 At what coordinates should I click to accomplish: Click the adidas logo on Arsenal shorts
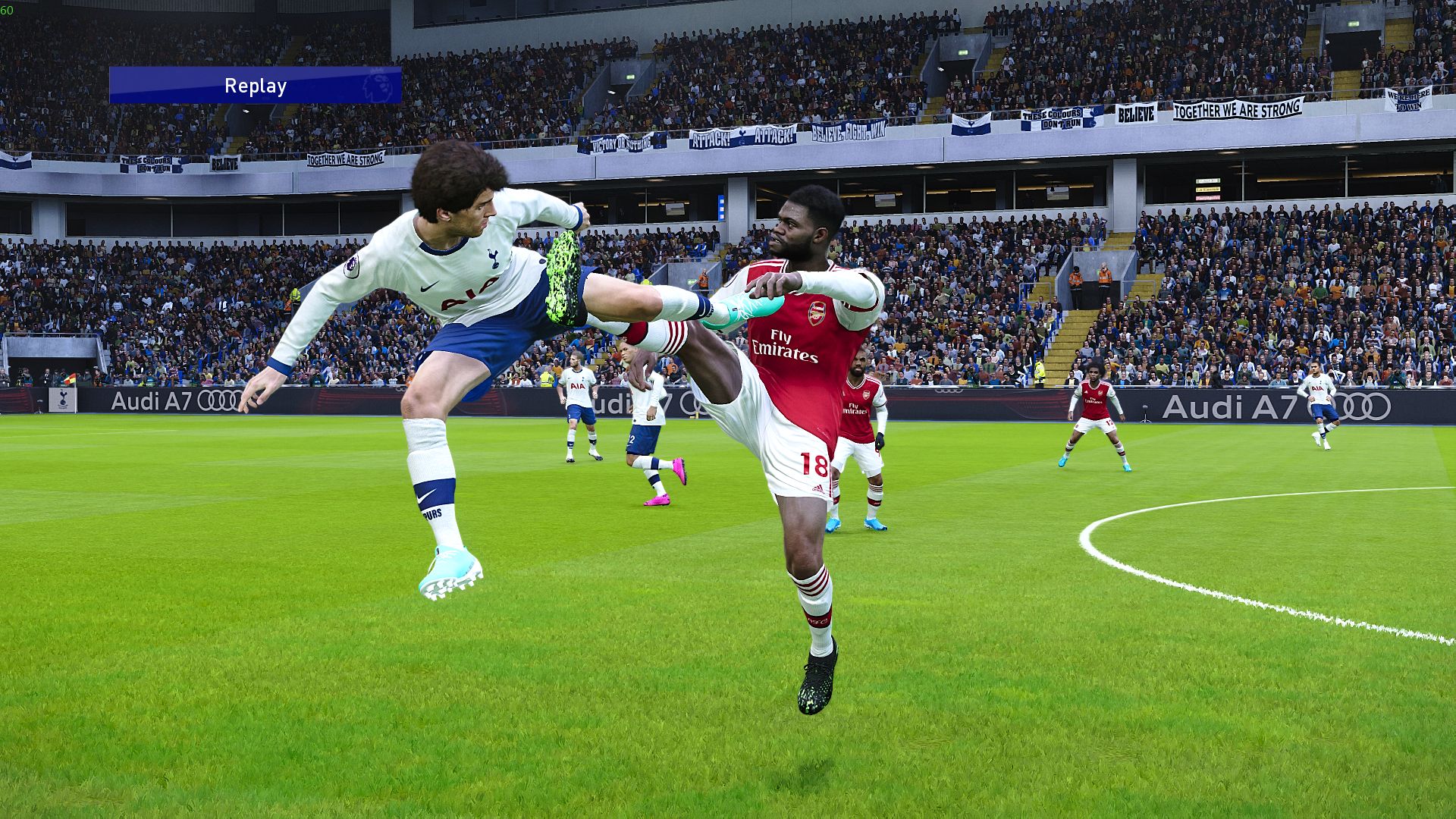817,487
